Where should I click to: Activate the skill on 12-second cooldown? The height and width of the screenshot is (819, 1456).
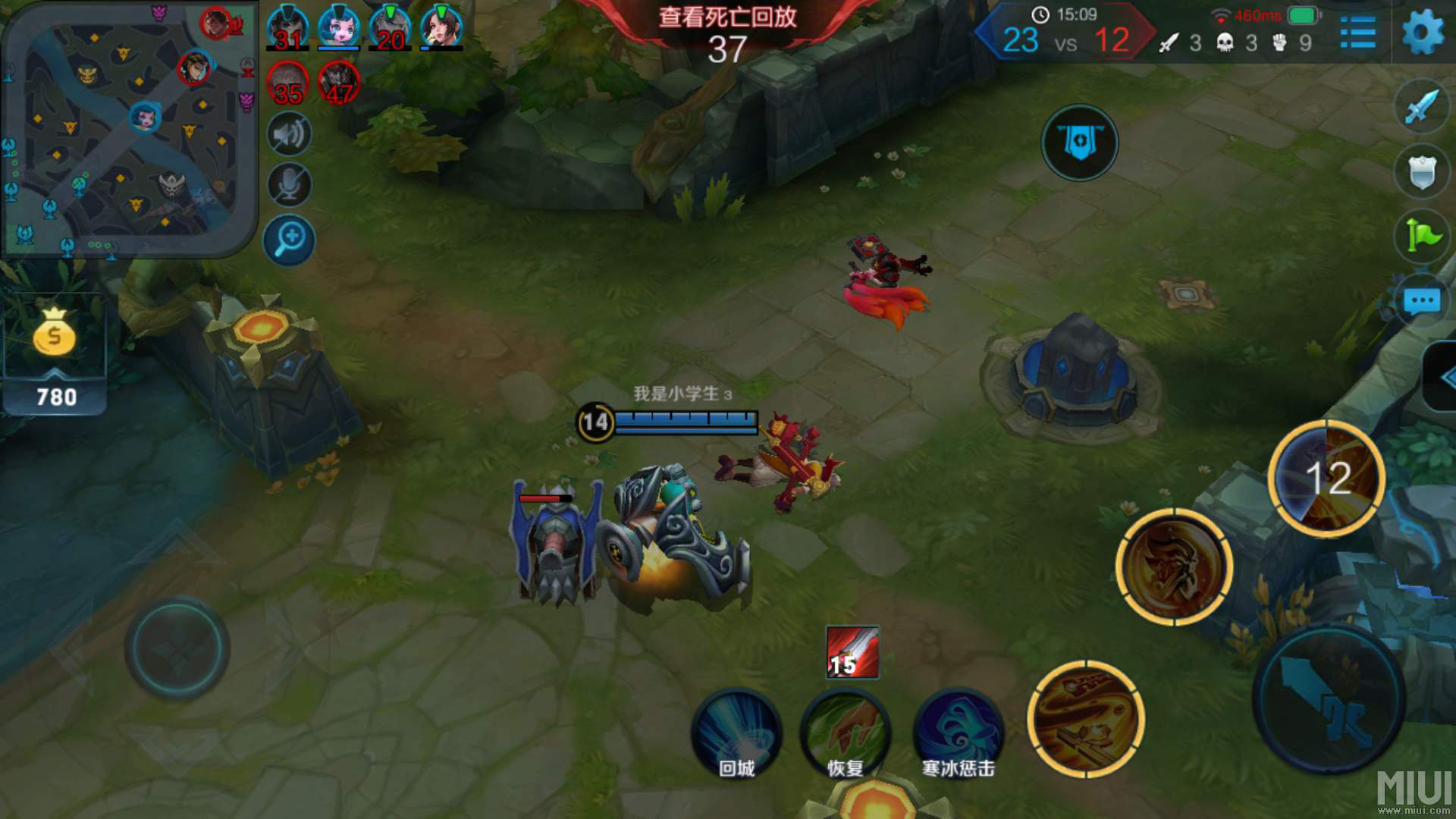[1327, 478]
